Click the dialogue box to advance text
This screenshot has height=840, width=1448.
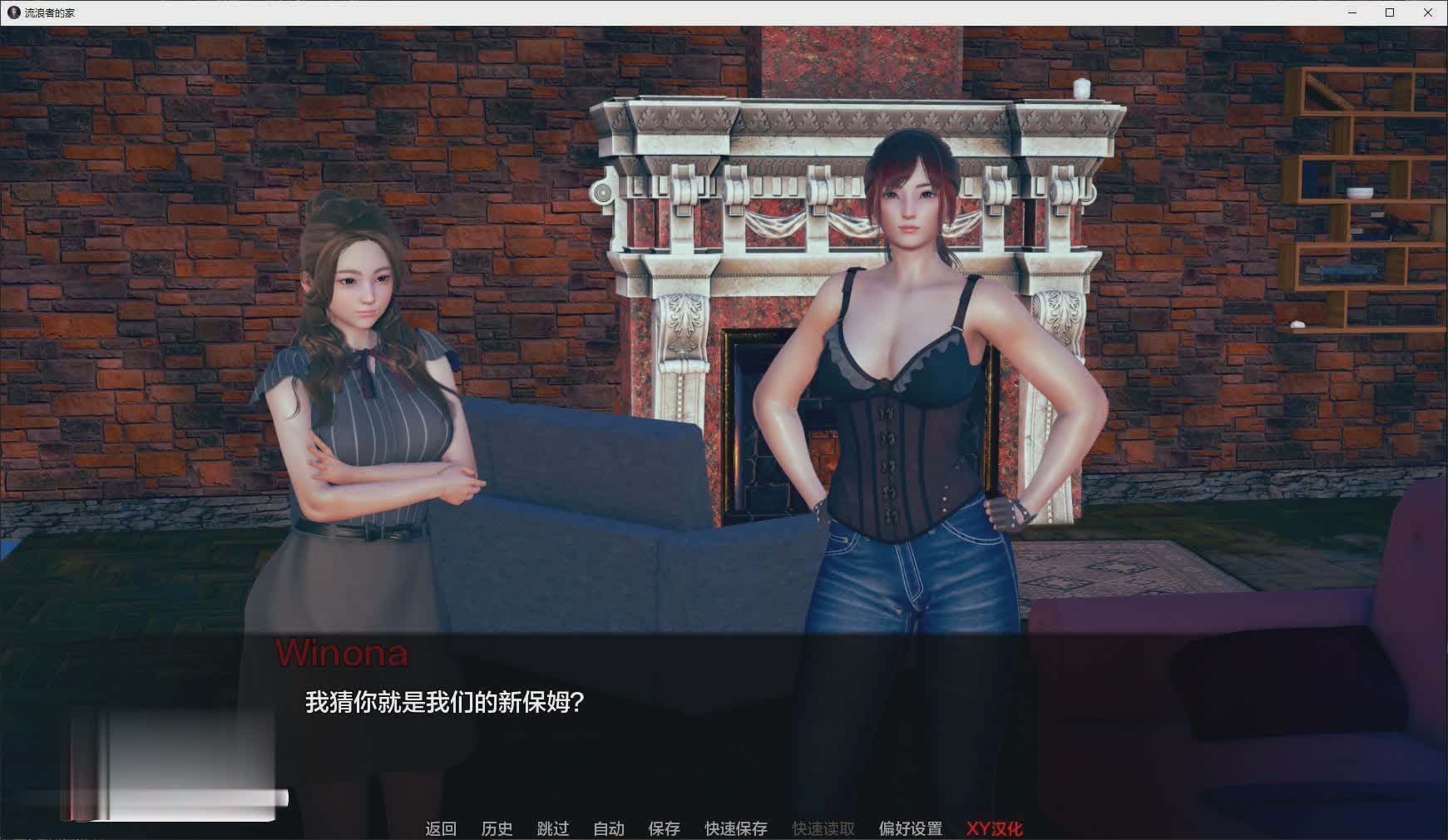click(x=724, y=724)
